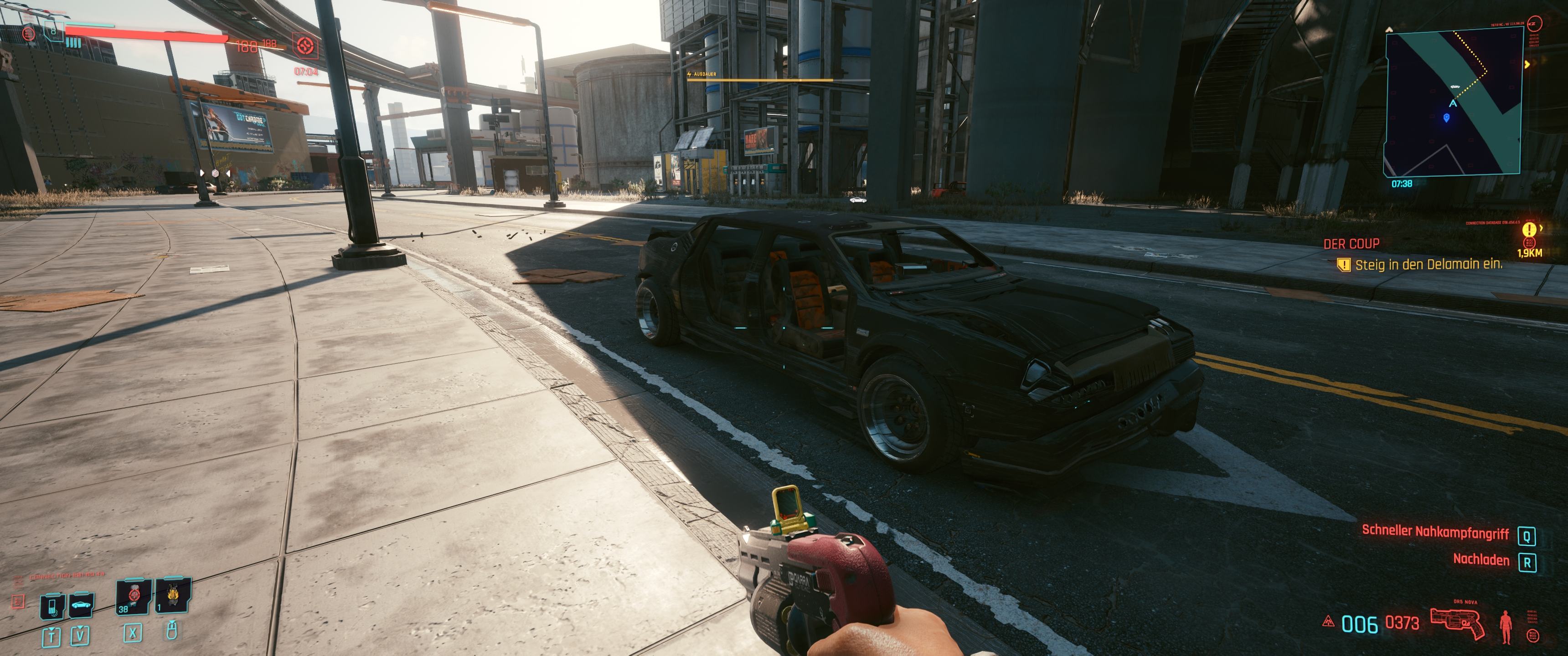Click the objective 'Steig in den Delamain ein'
This screenshot has height=656, width=1568.
(1428, 264)
